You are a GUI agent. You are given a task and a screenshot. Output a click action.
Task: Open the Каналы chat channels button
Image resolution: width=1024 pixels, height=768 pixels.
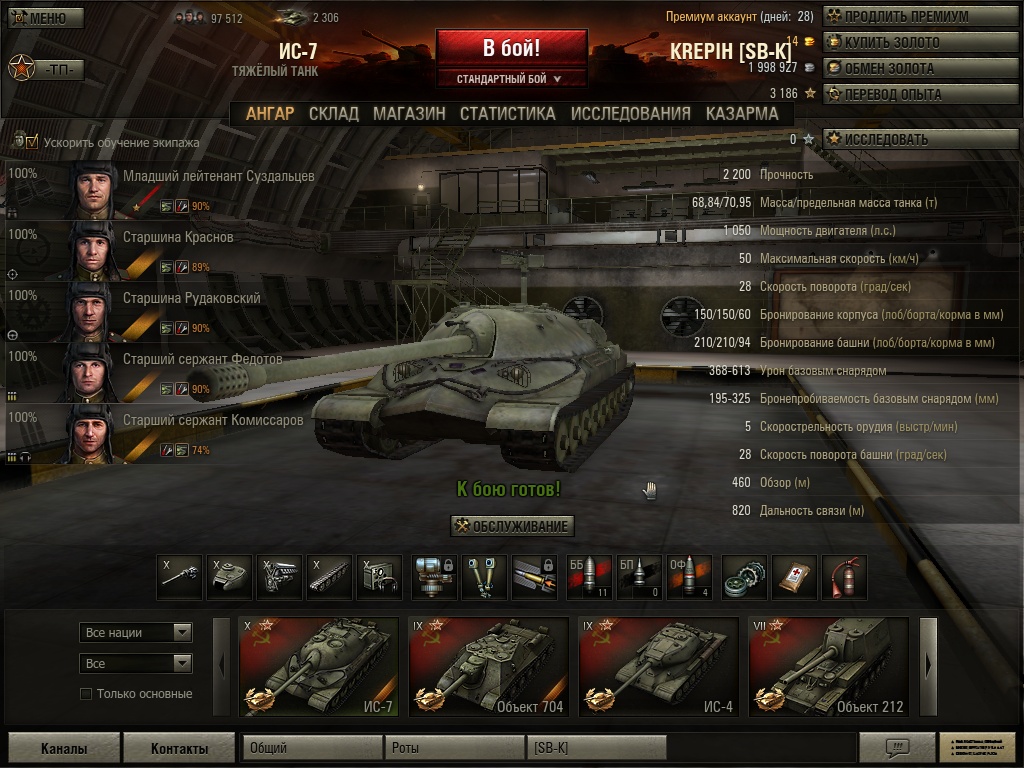[64, 748]
